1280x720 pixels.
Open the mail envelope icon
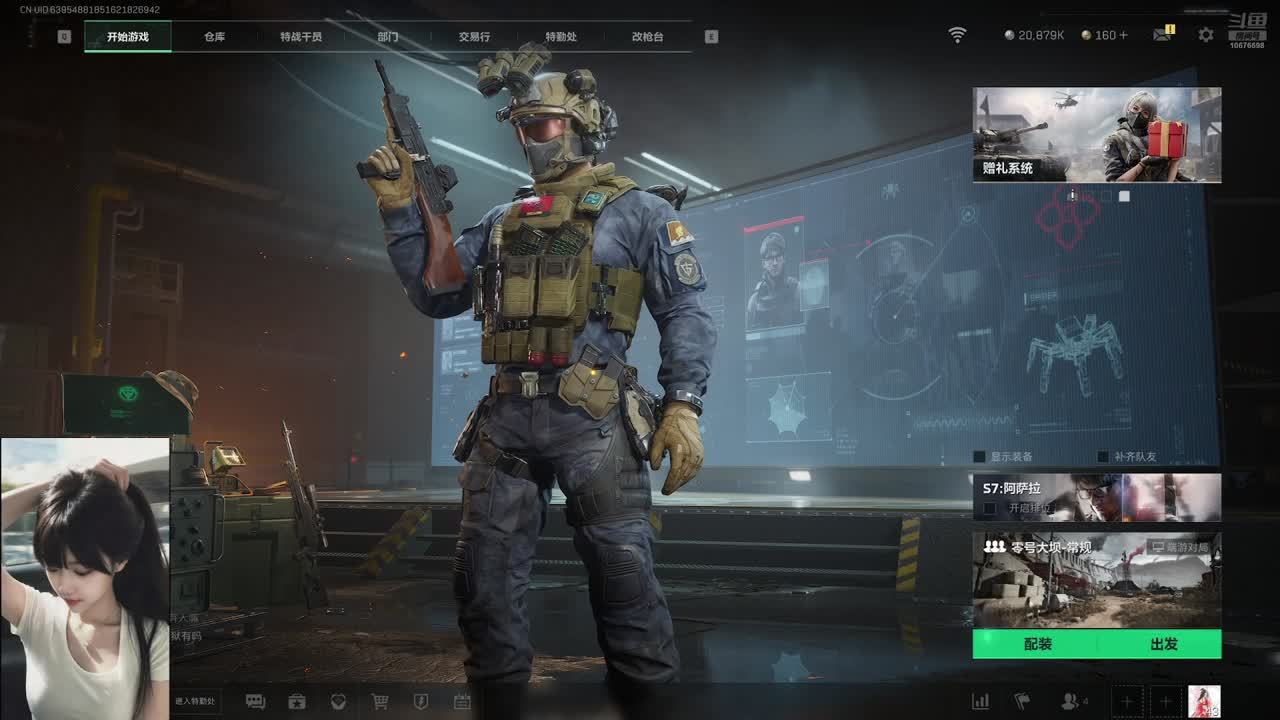point(1162,35)
